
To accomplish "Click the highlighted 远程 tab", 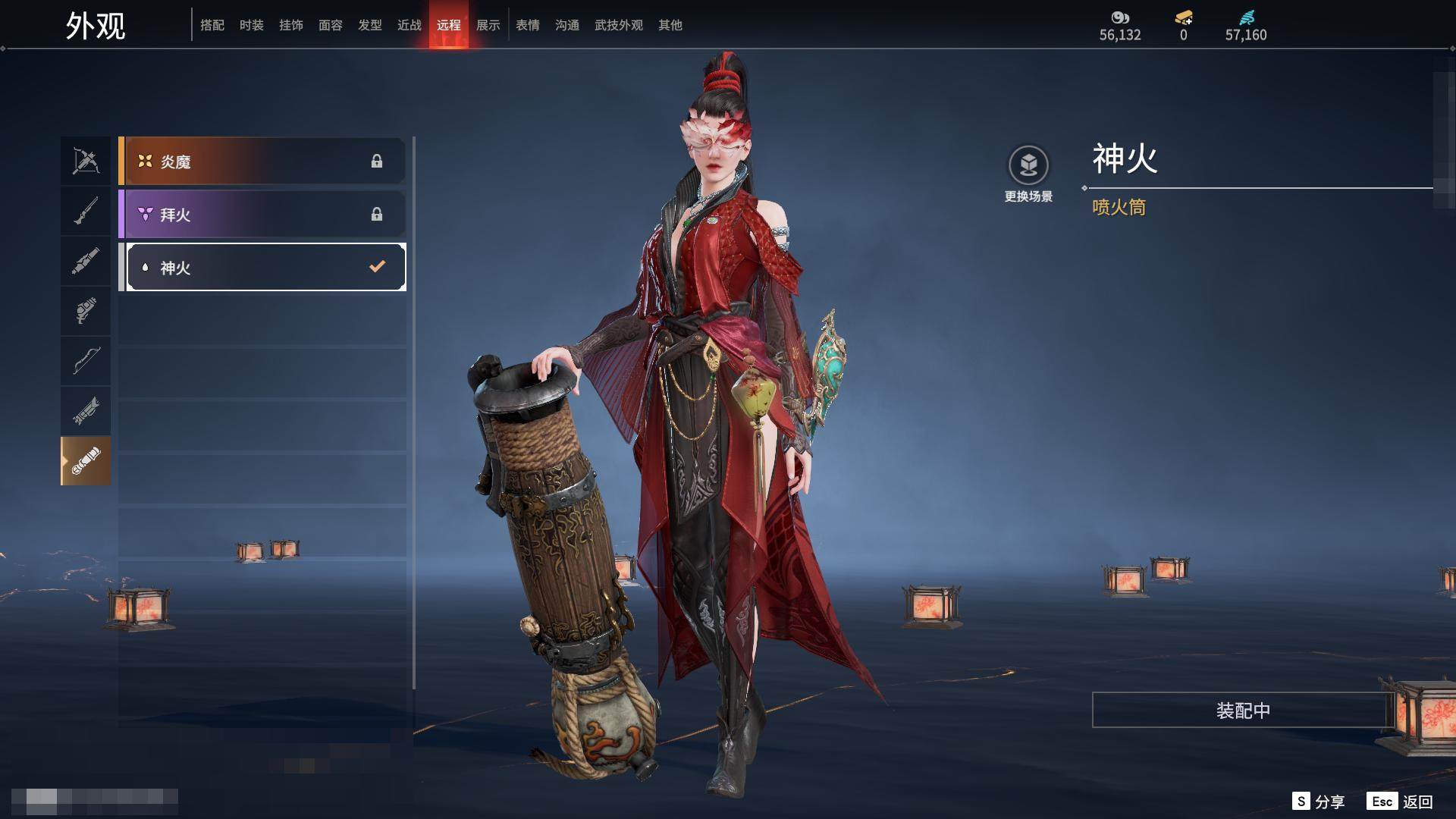I will tap(449, 25).
